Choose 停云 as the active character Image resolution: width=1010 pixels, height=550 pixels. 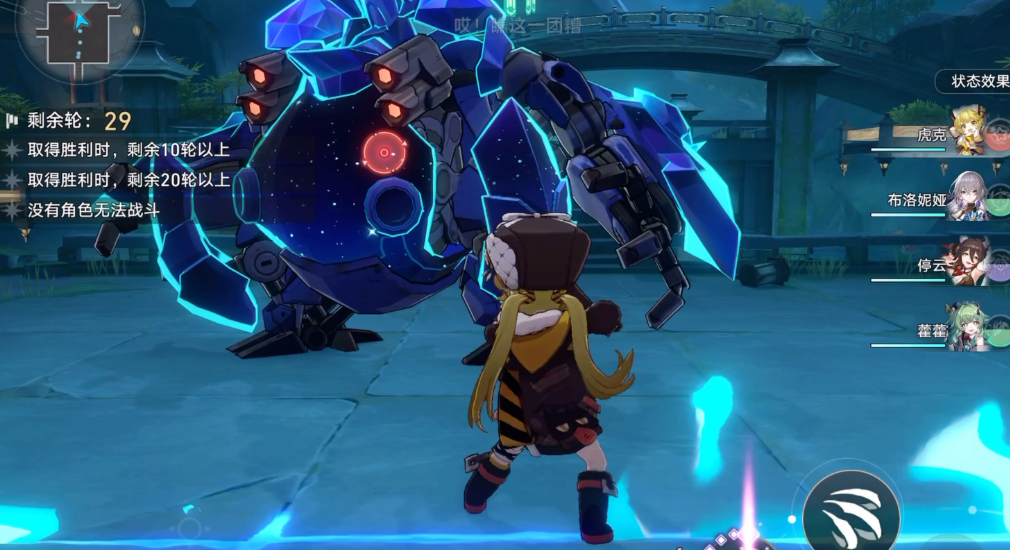tap(968, 264)
